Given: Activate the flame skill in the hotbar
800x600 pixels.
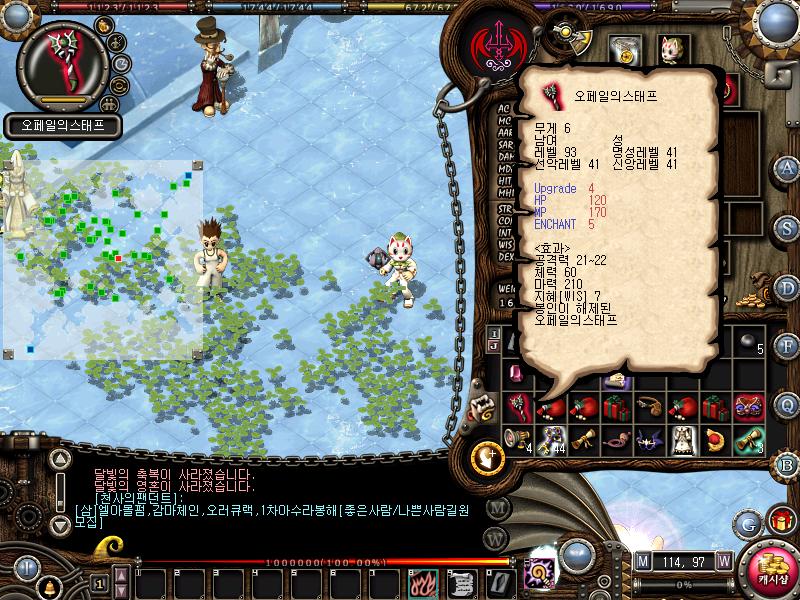Looking at the screenshot, I should coord(420,582).
